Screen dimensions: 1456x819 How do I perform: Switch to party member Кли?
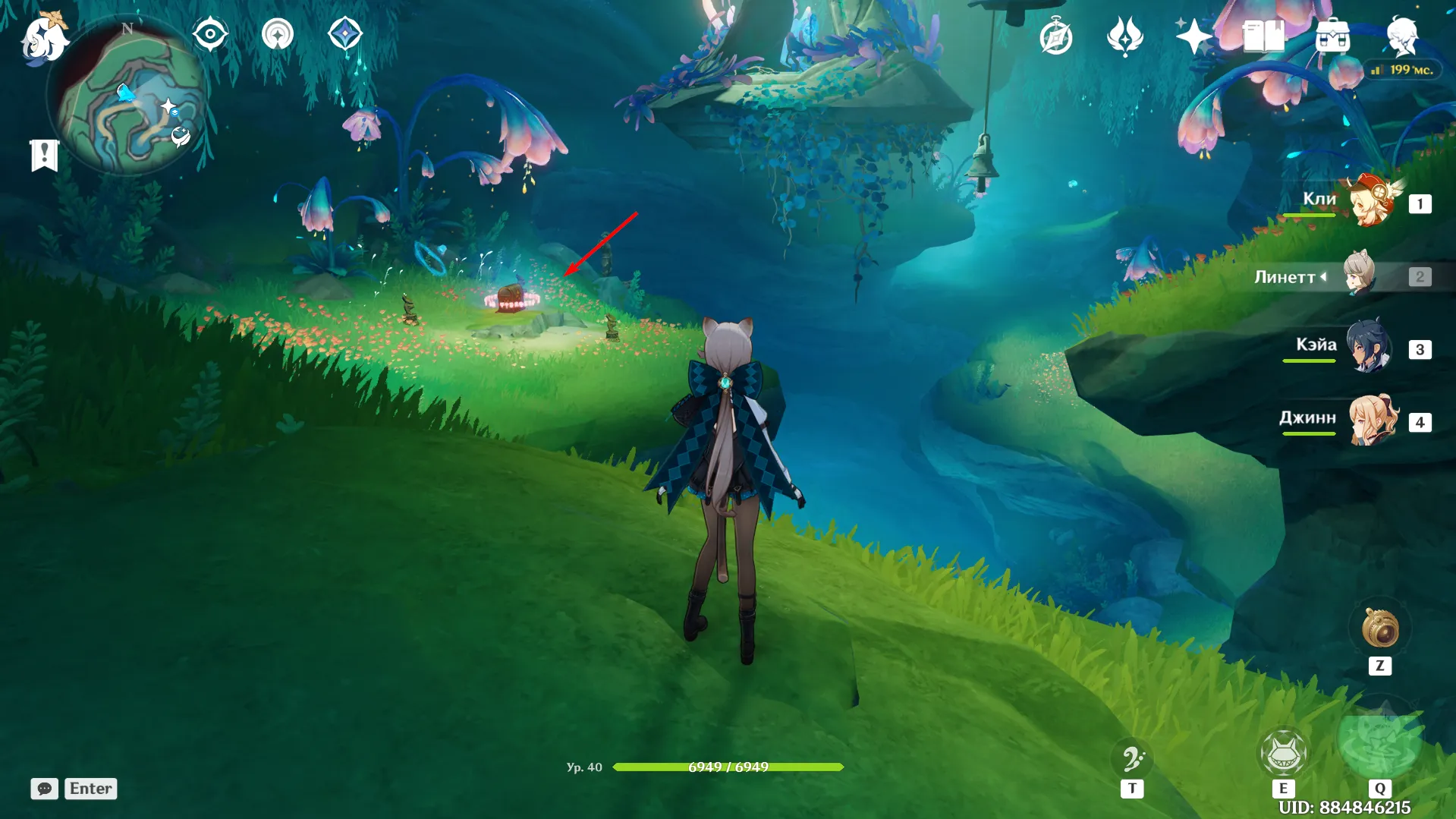1371,203
